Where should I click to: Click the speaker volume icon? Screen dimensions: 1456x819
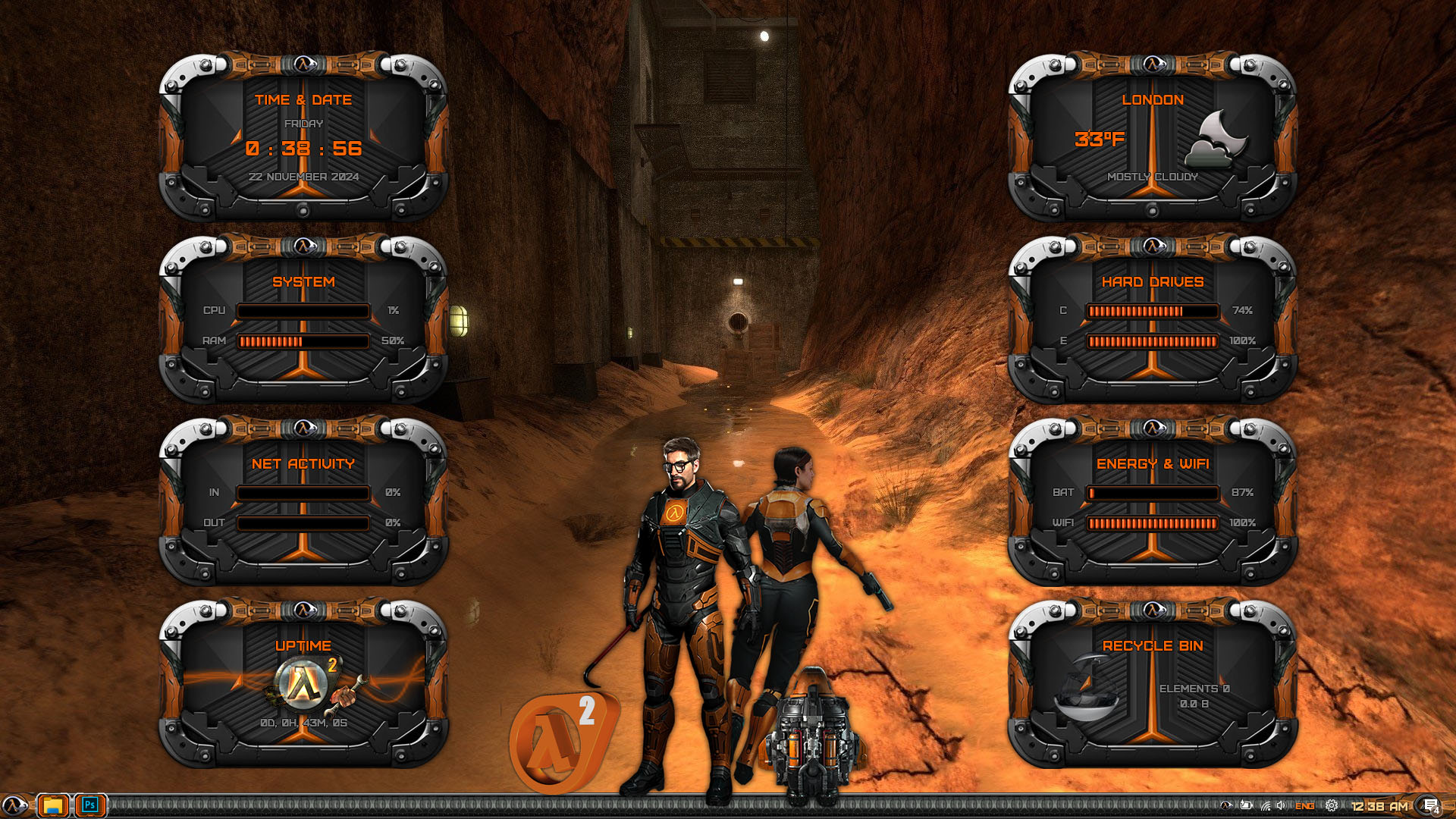click(x=1281, y=806)
